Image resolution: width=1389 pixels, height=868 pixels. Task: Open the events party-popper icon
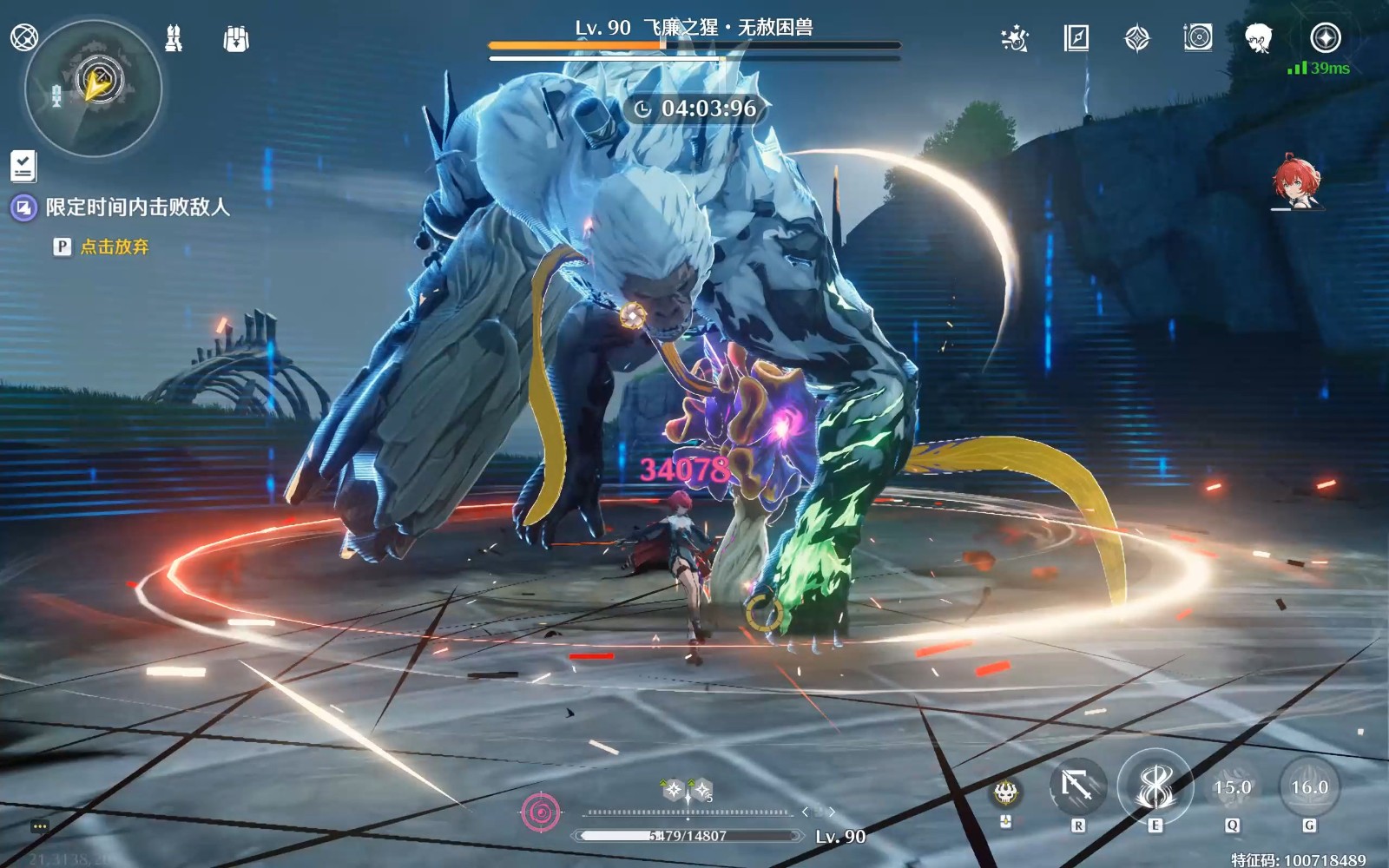tap(1014, 38)
